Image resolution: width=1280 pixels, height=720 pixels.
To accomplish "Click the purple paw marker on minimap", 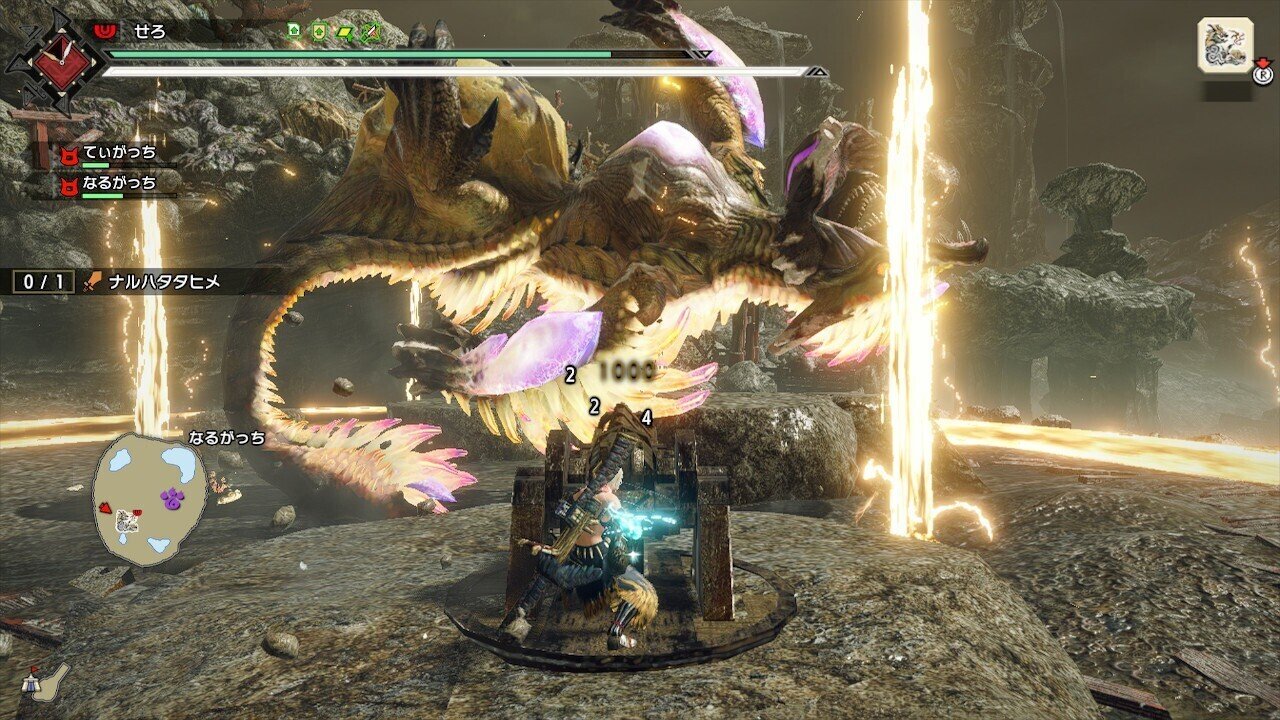I will pyautogui.click(x=171, y=496).
